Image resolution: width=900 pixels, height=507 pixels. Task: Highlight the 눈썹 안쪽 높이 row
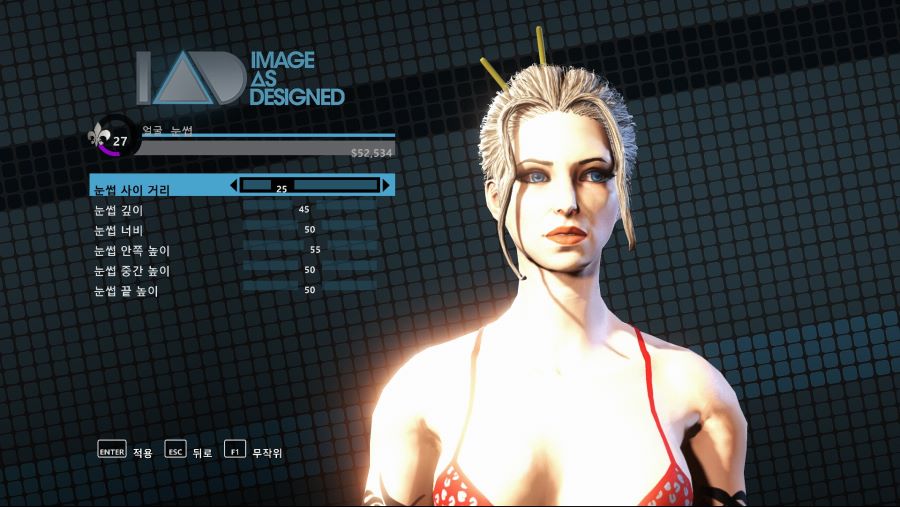[x=132, y=250]
